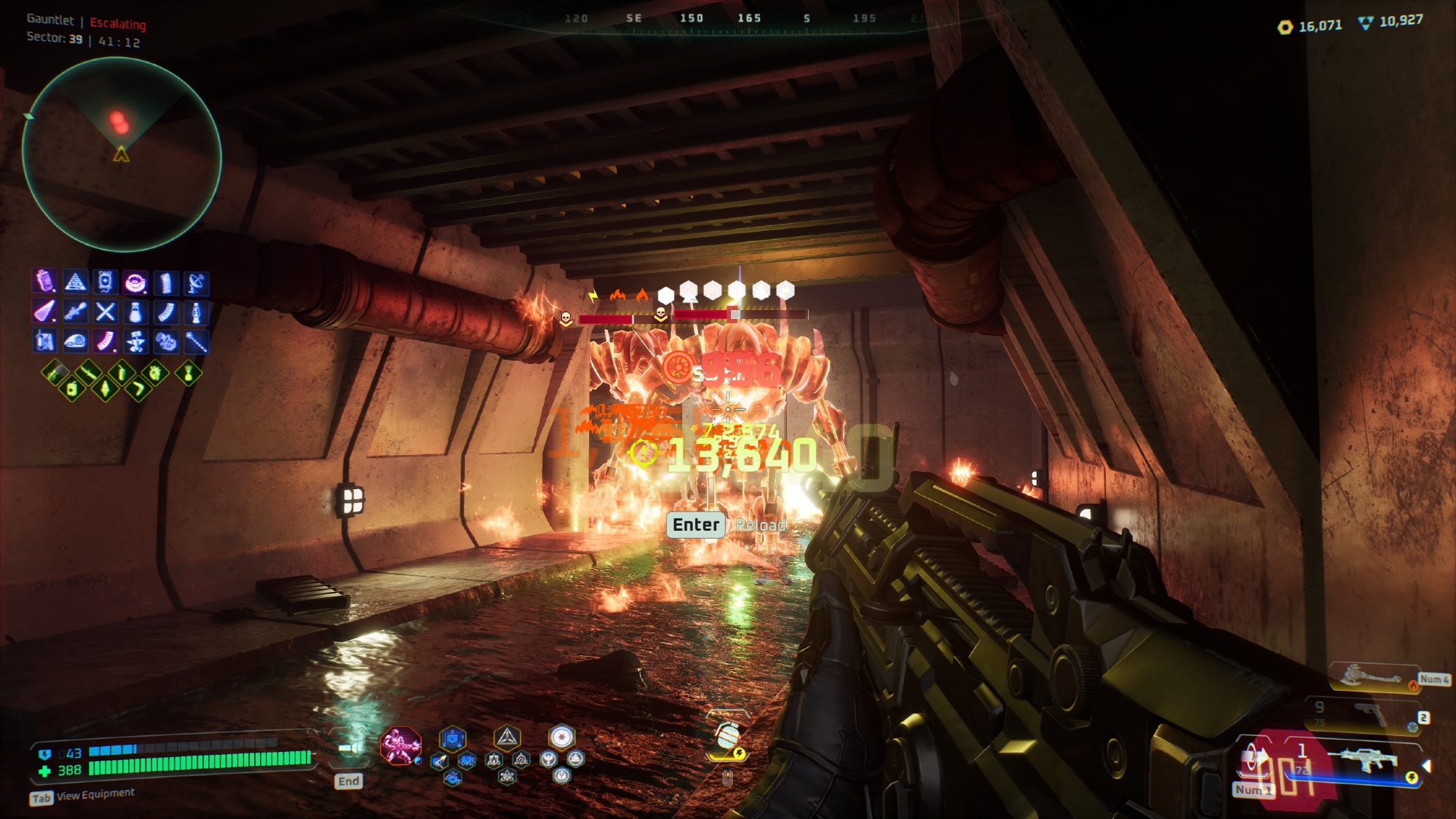Screen dimensions: 1456x819
Task: Click the satellite dish relic icon
Action: click(x=196, y=282)
